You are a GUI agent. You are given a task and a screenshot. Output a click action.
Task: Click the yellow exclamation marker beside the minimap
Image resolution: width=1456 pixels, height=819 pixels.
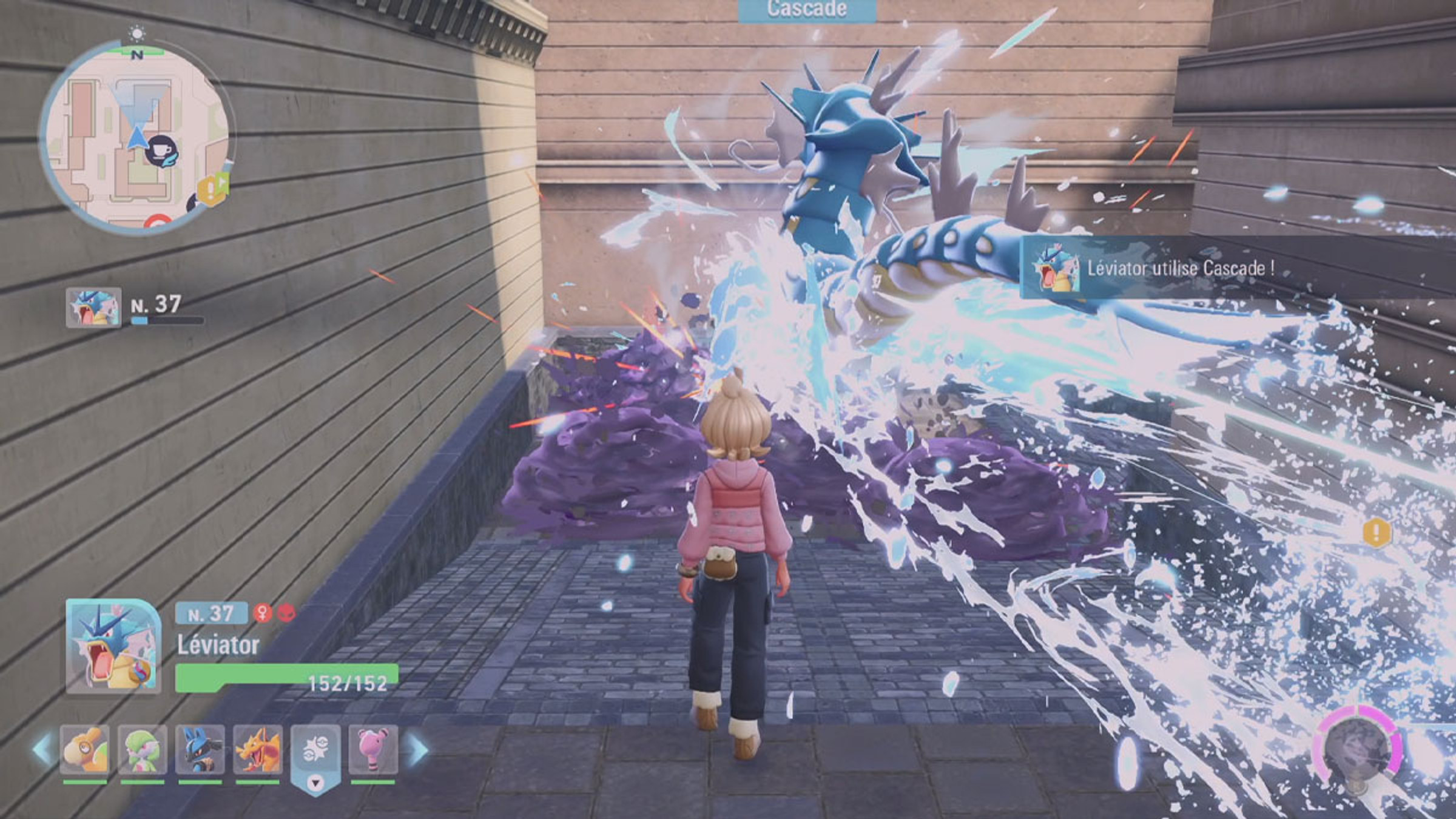pos(211,189)
